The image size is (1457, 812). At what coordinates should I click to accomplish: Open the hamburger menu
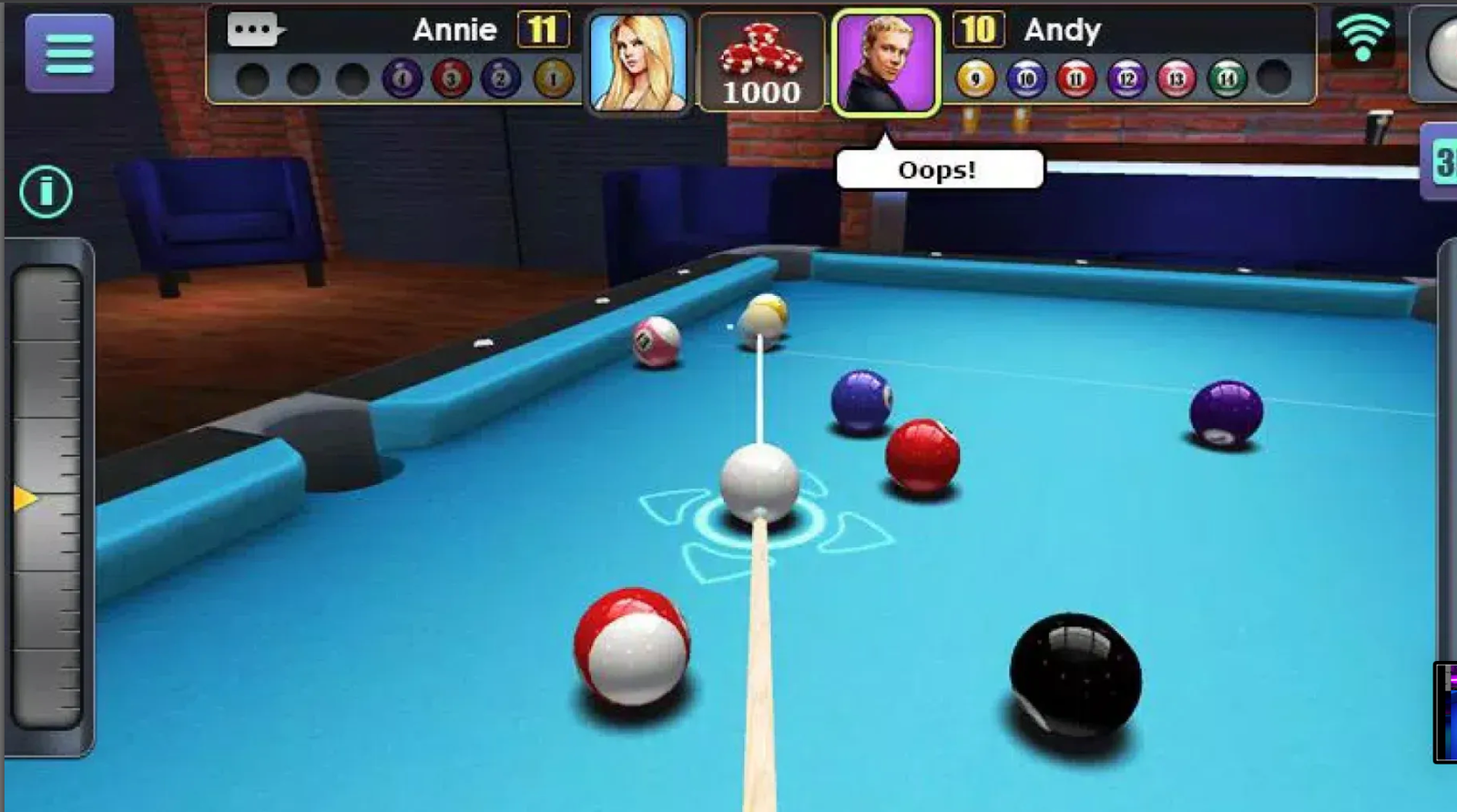click(x=68, y=55)
